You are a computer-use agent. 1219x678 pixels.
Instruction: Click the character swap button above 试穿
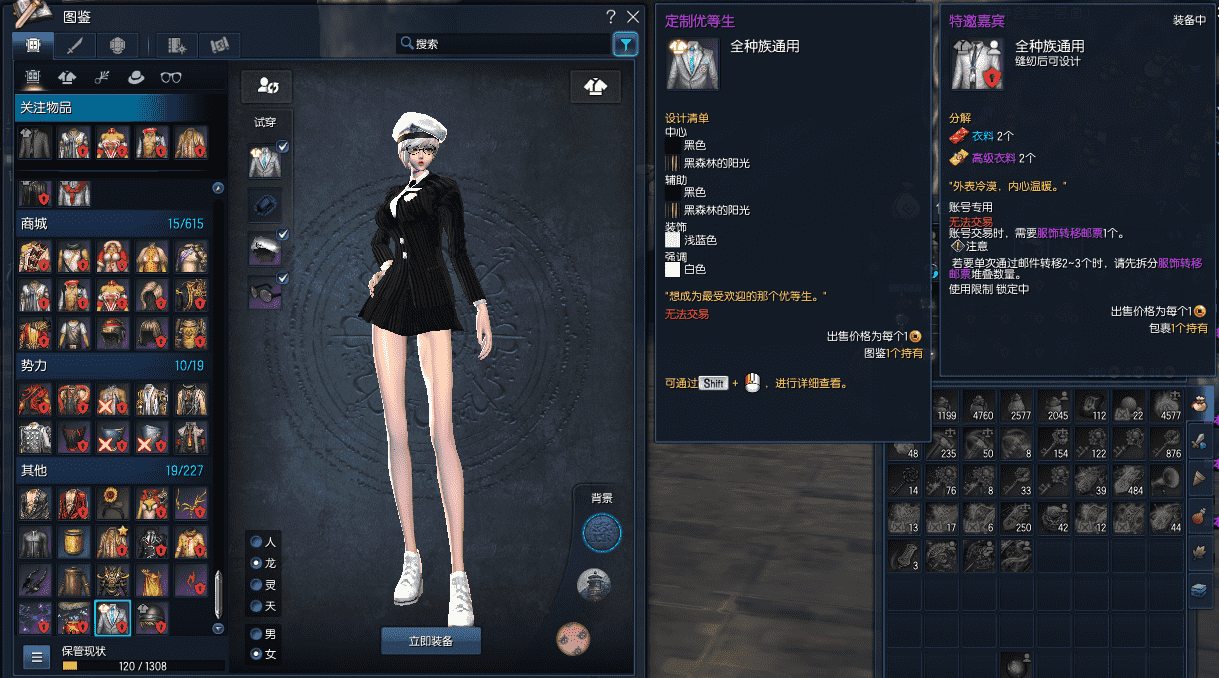point(267,87)
